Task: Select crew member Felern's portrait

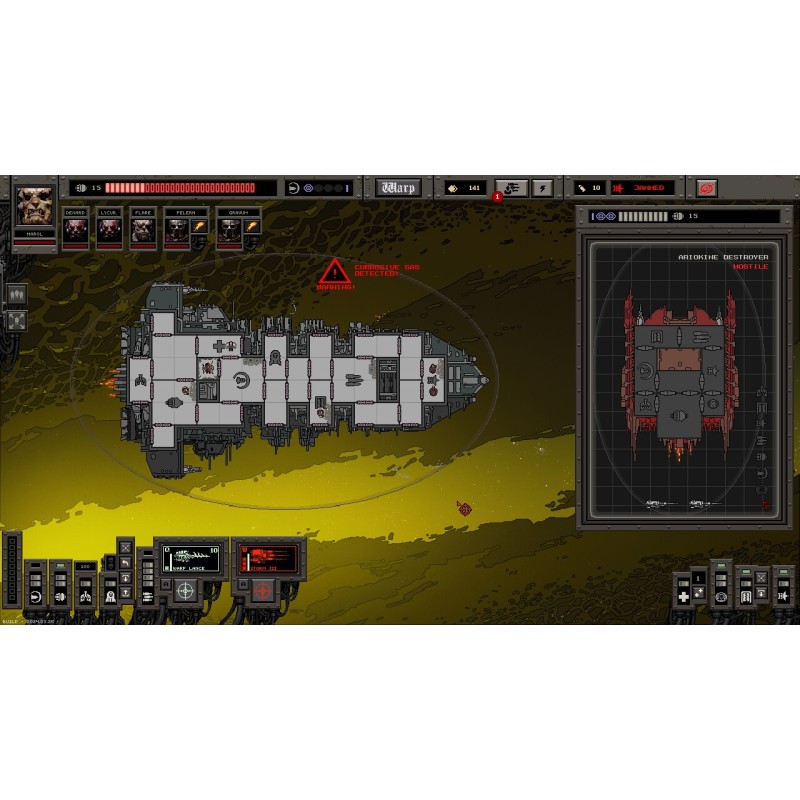Action: click(177, 229)
